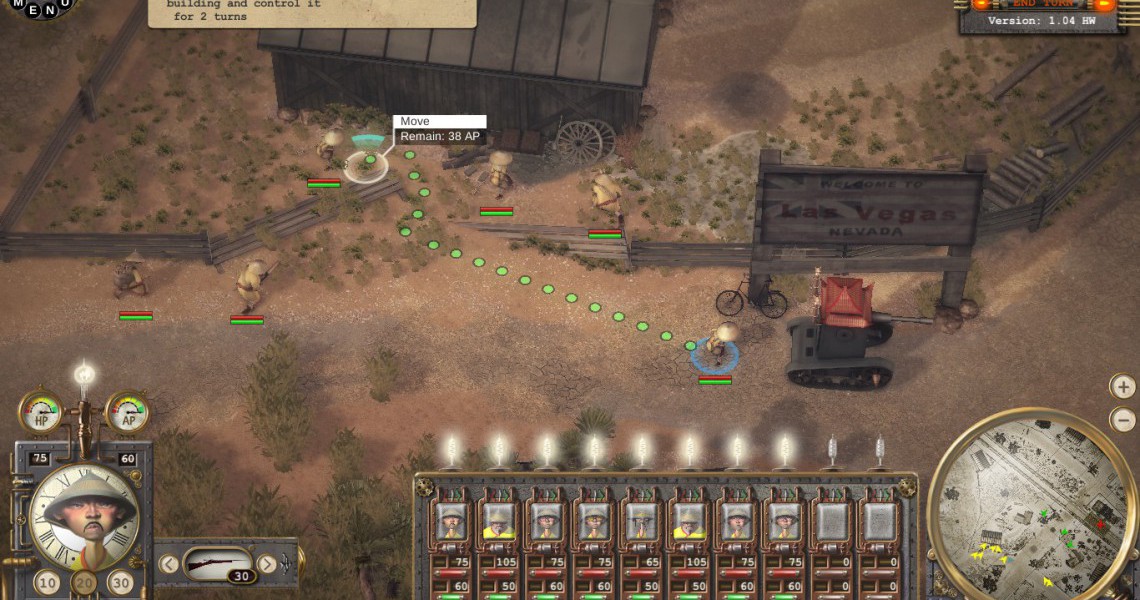1140x600 pixels.
Task: Select the rifle weapon slot
Action: tap(218, 565)
